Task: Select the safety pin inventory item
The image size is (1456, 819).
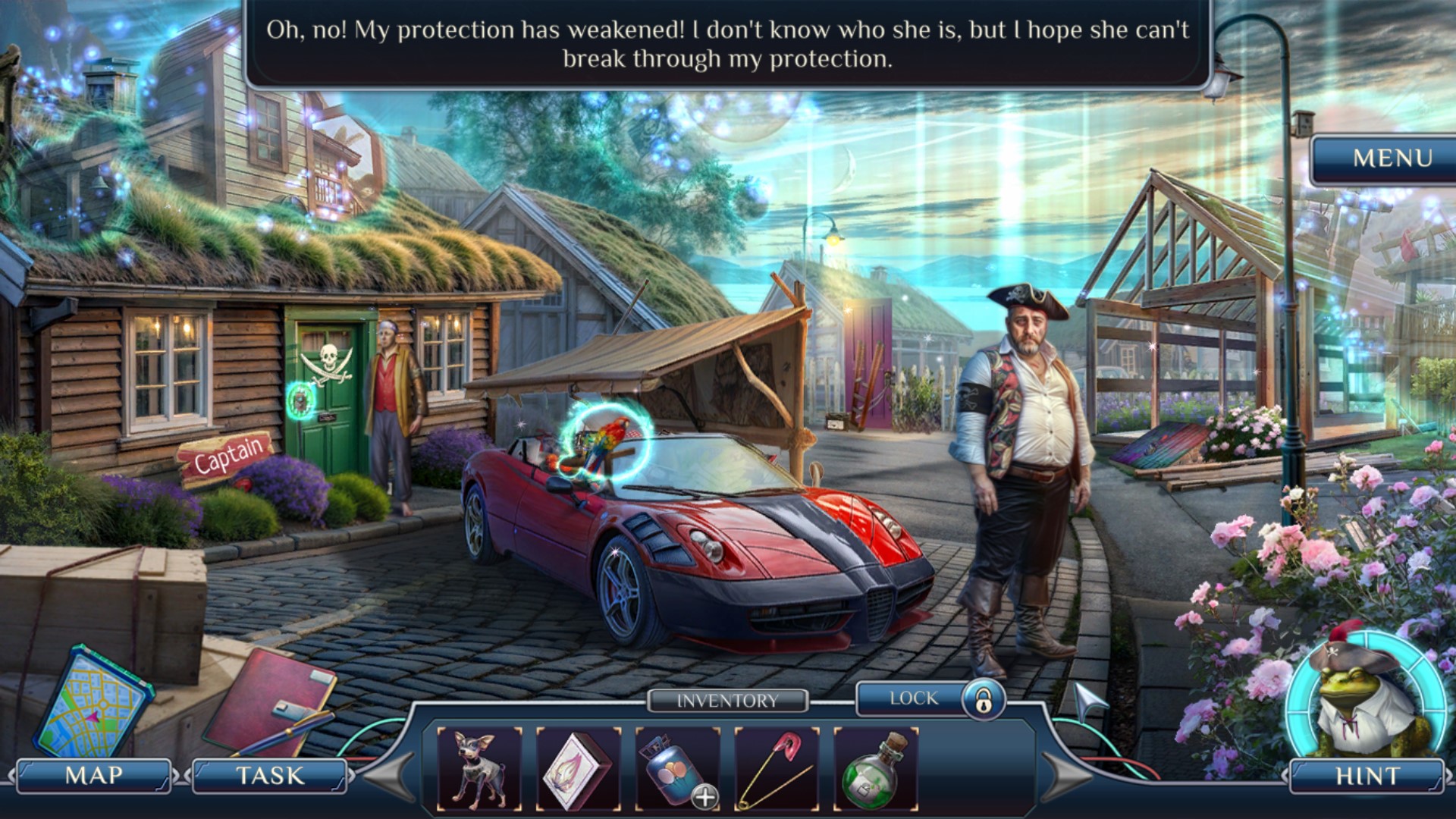Action: (x=777, y=768)
